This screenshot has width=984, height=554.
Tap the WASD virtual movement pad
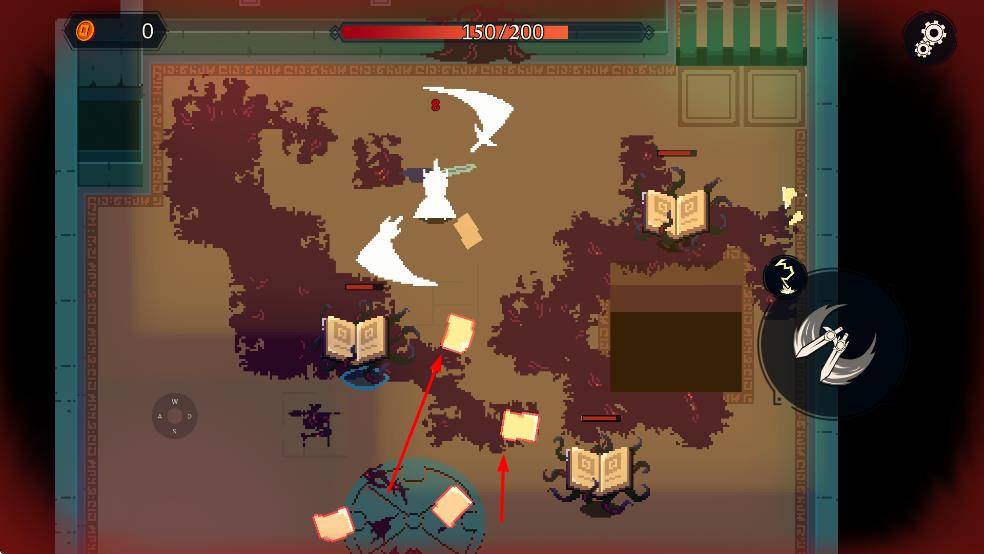(175, 416)
